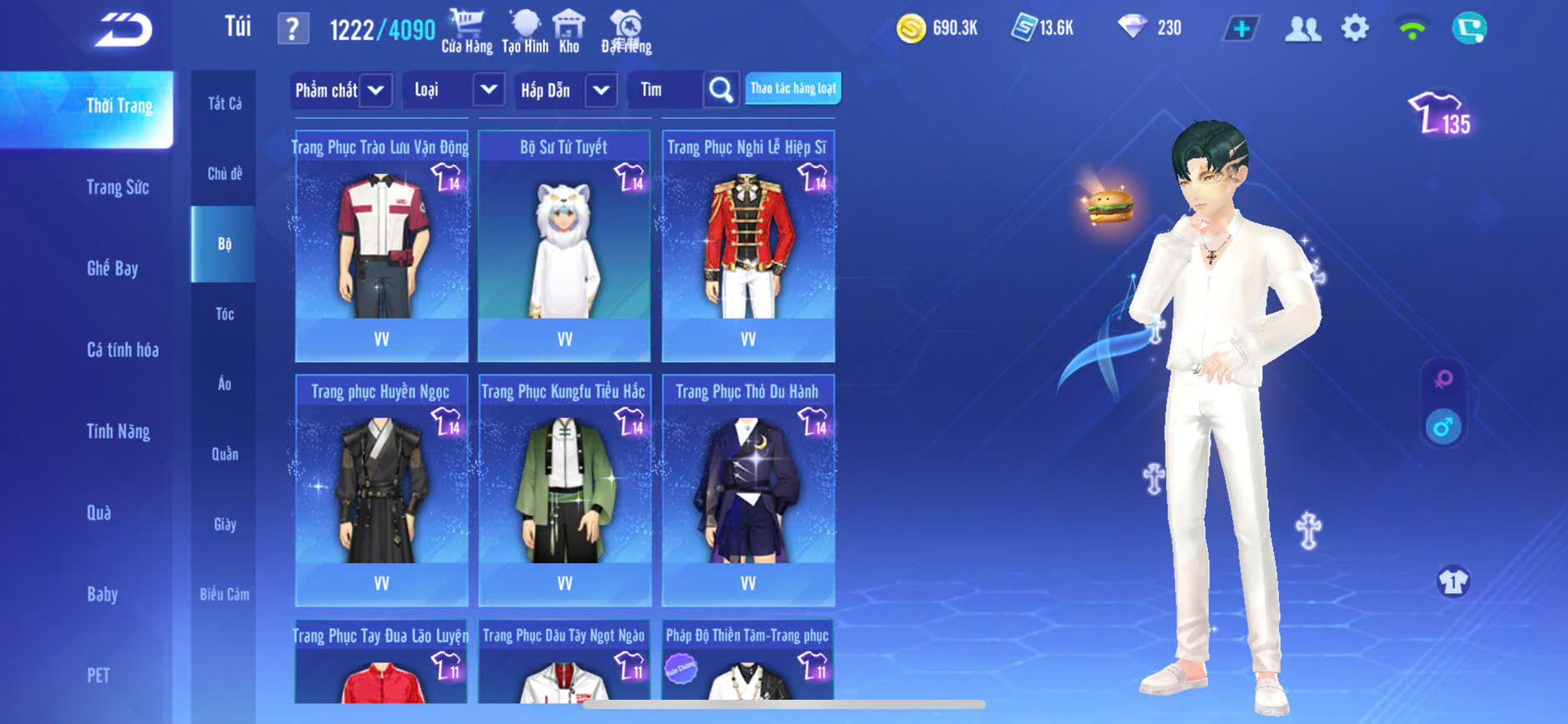Open the settings gear icon
Viewport: 1568px width, 724px height.
coord(1355,28)
